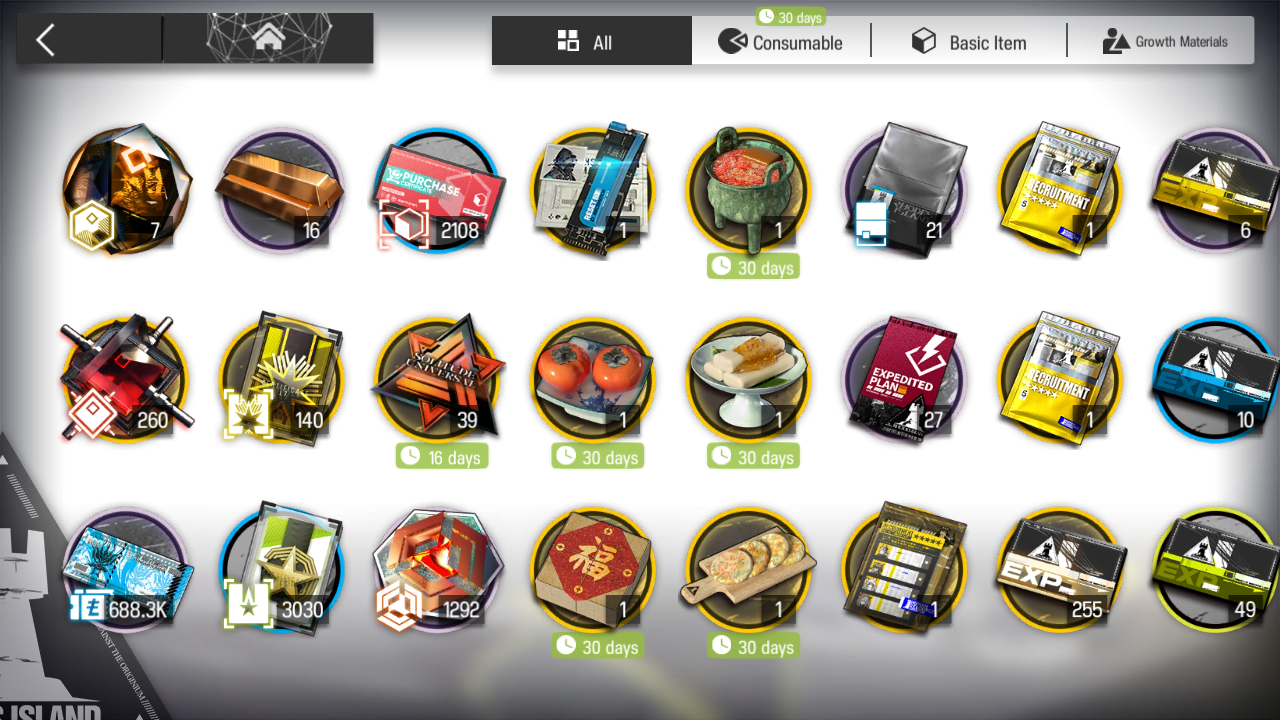Screen dimensions: 1280x720
Task: Select the currency ticket showing 688.3K
Action: [125, 570]
